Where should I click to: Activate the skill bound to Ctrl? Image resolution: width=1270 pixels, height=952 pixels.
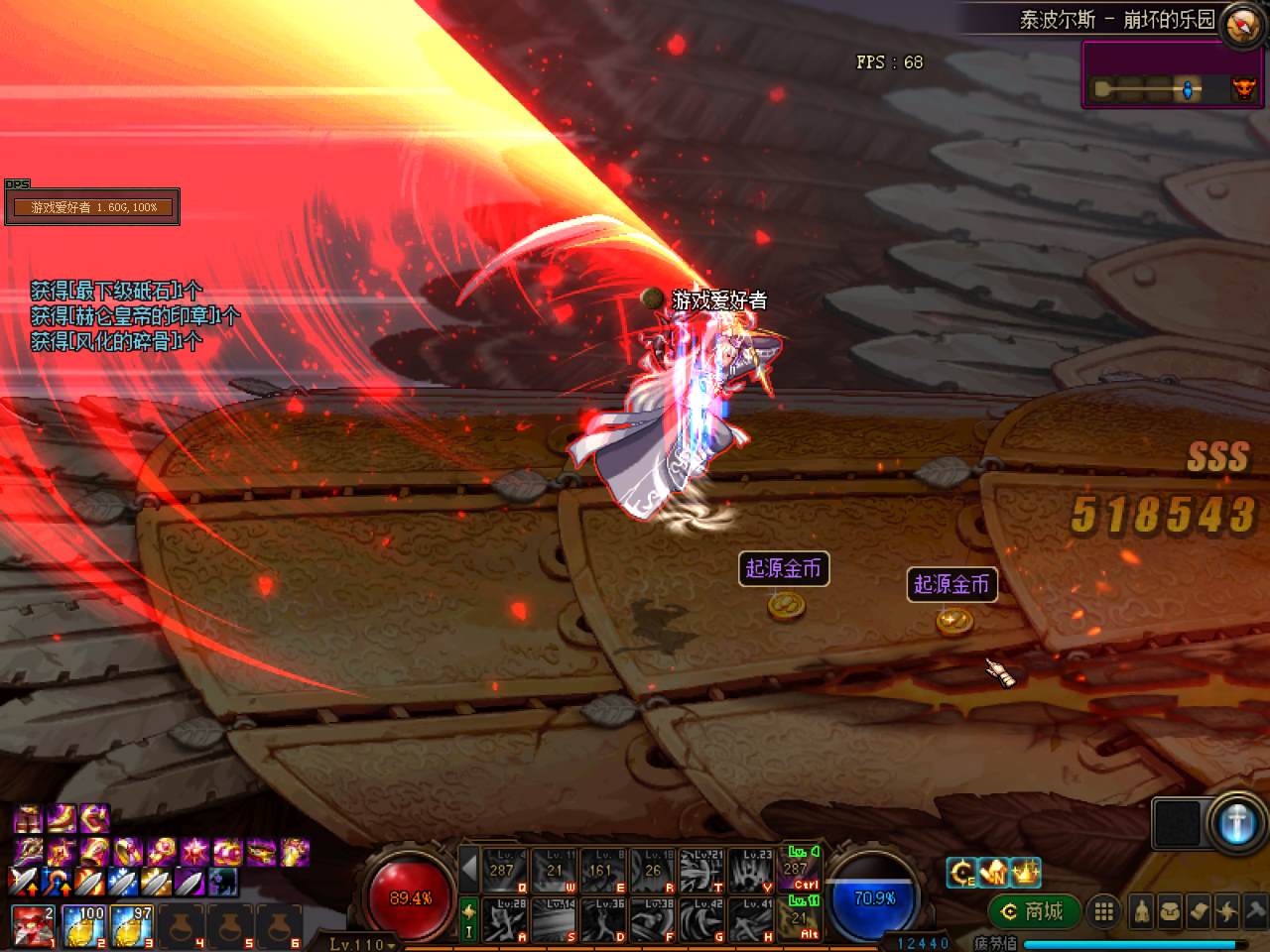pyautogui.click(x=801, y=869)
